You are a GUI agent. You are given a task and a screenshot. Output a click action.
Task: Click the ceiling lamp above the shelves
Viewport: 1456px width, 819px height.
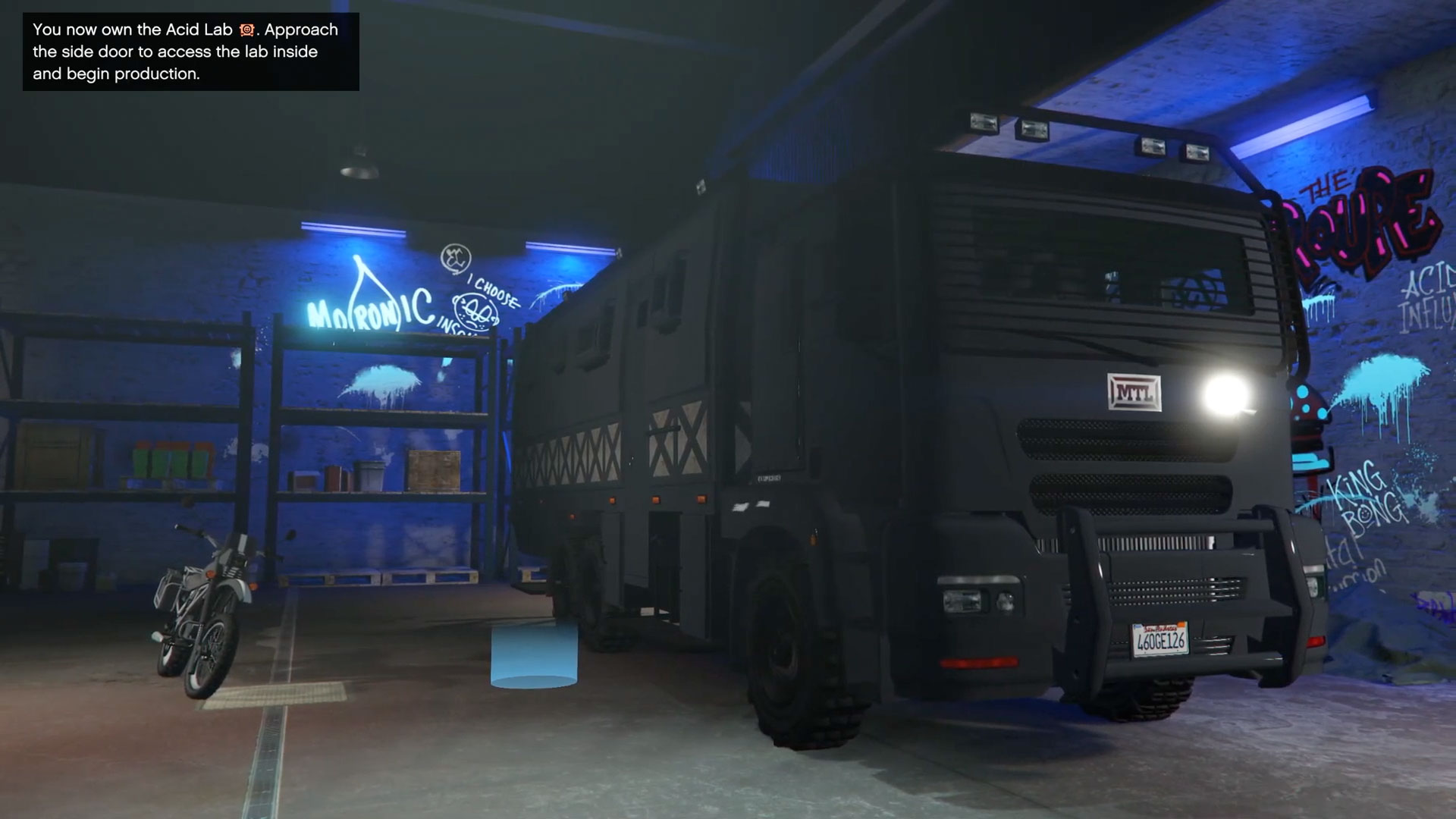(x=359, y=162)
